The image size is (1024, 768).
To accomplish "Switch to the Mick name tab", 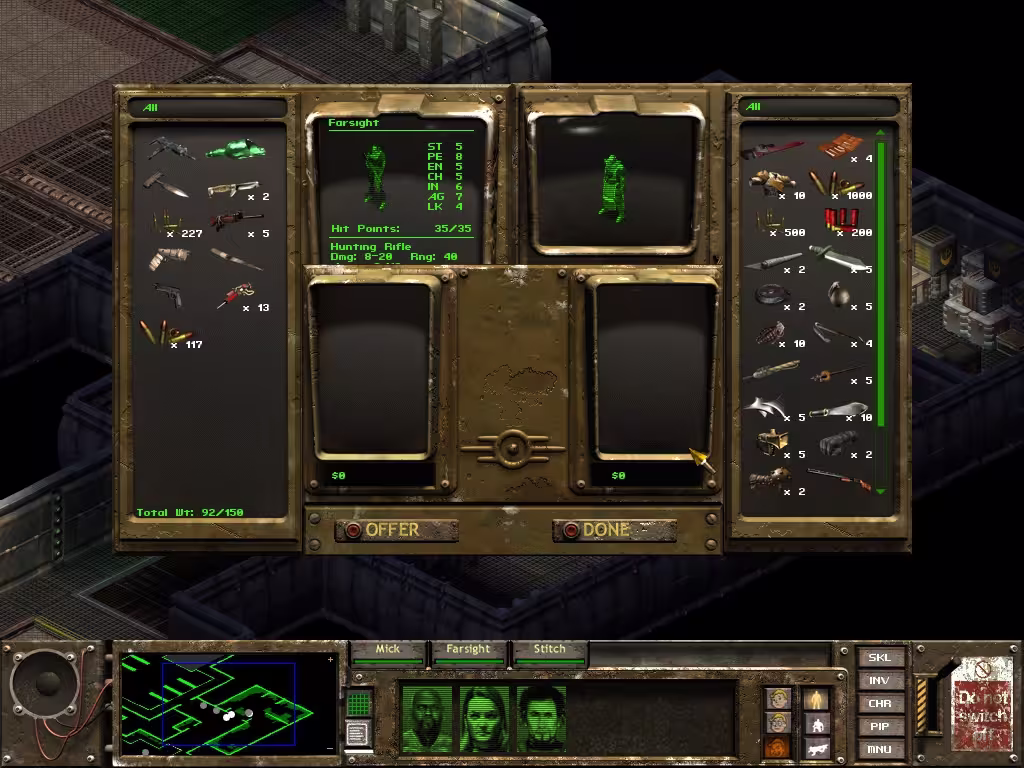I will click(388, 650).
